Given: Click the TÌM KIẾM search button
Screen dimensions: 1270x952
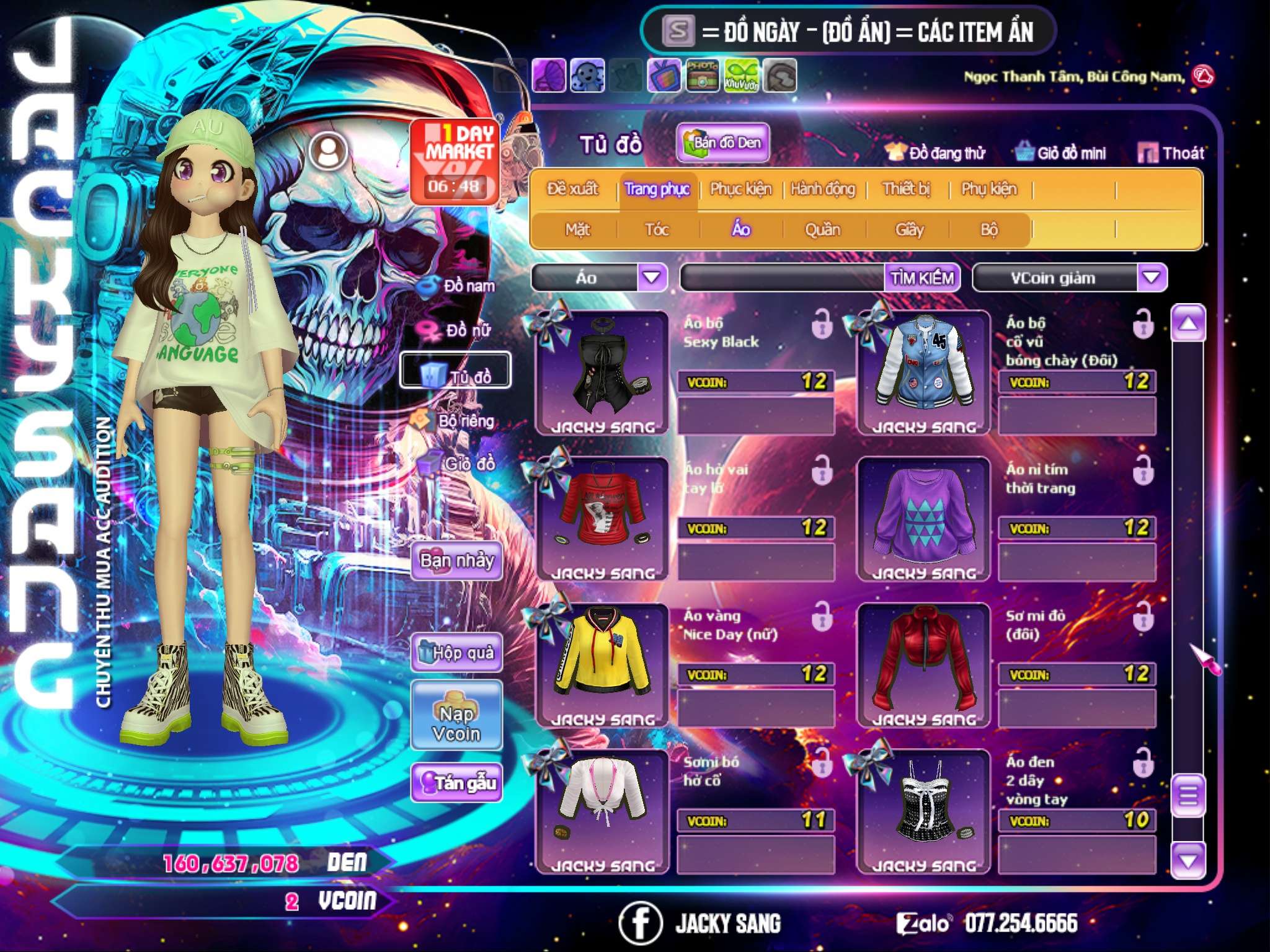Looking at the screenshot, I should (921, 278).
